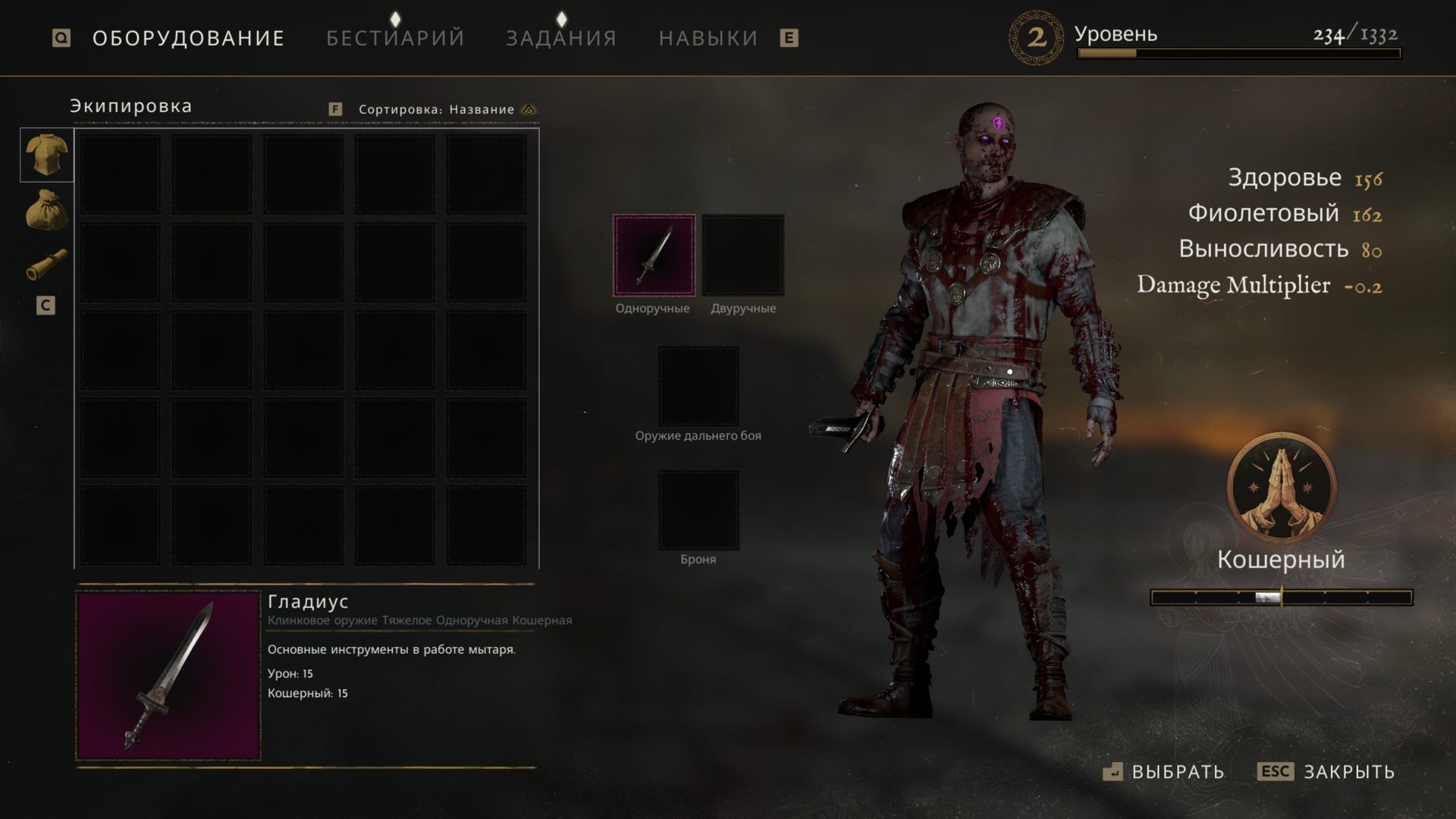Select the Оружие дальнего боя slot
Screen dimensions: 1456x819
698,387
